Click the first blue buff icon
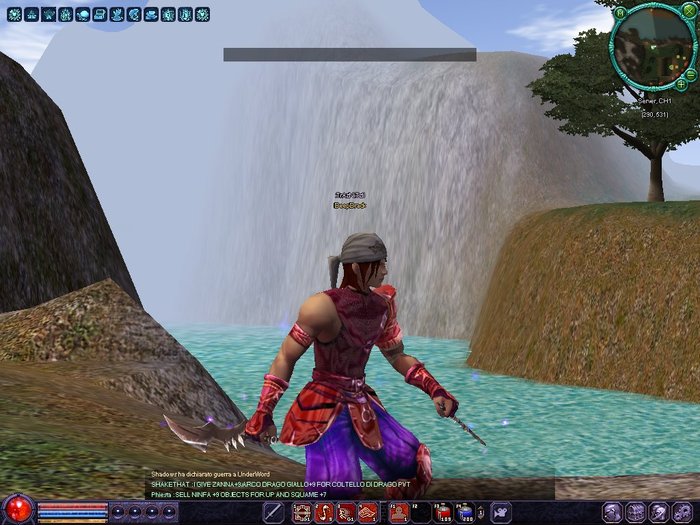700x525 pixels. click(13, 15)
